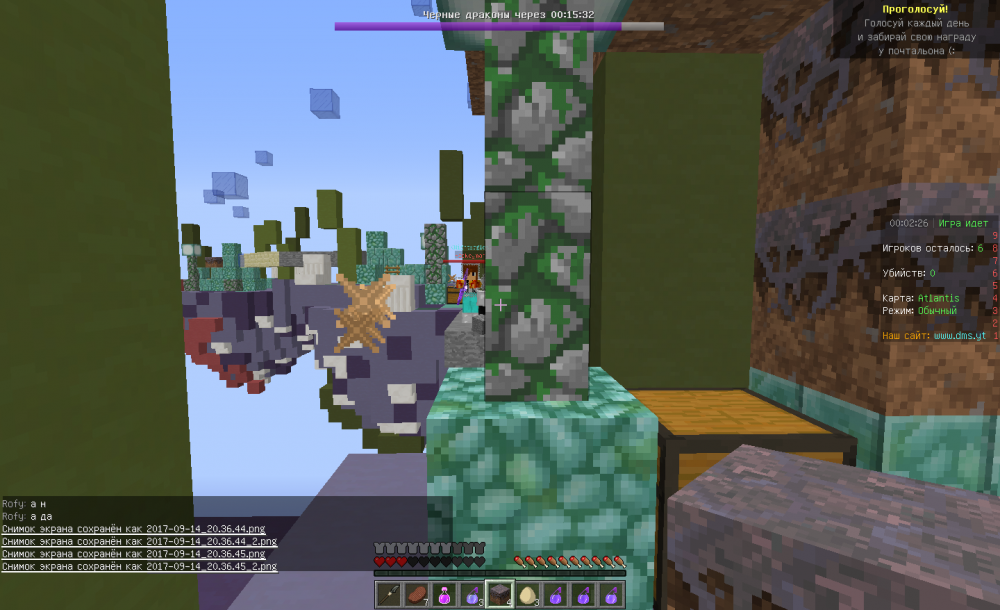This screenshot has width=1000, height=610.
Task: Open screenshot link 2017-09-14_20.36.44.png in chat
Action: tap(135, 528)
